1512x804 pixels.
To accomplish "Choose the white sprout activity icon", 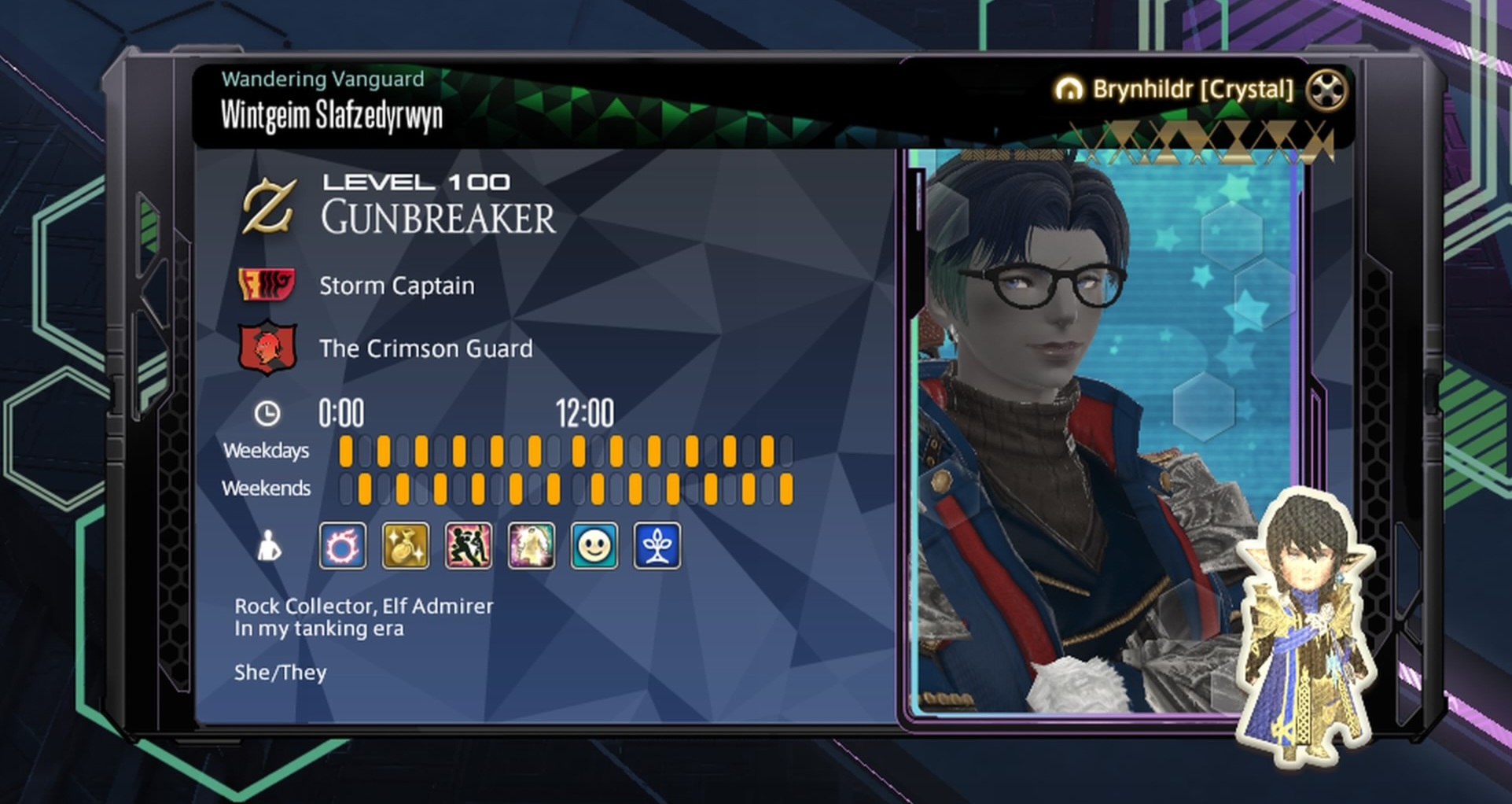I will pos(657,545).
